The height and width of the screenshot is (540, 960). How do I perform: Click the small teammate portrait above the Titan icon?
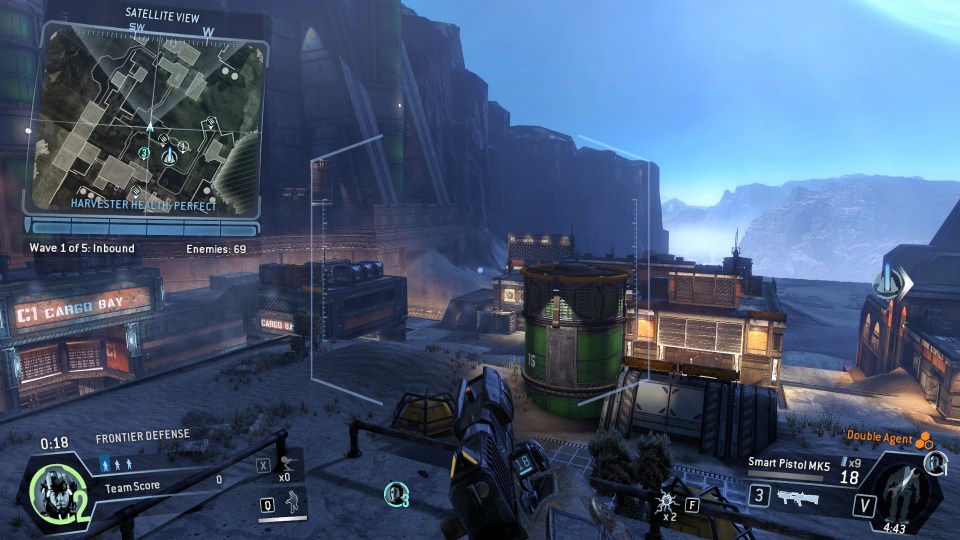pyautogui.click(x=934, y=462)
